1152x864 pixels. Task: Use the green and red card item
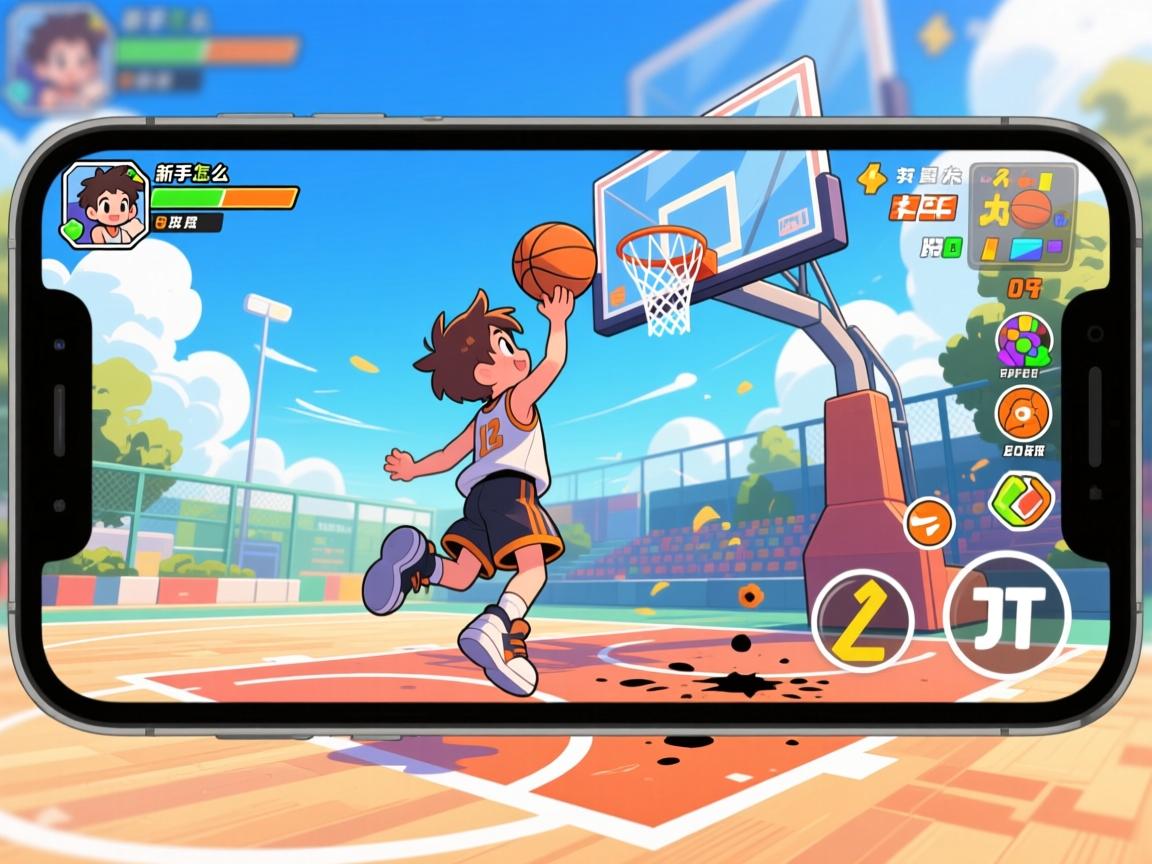tap(1020, 500)
